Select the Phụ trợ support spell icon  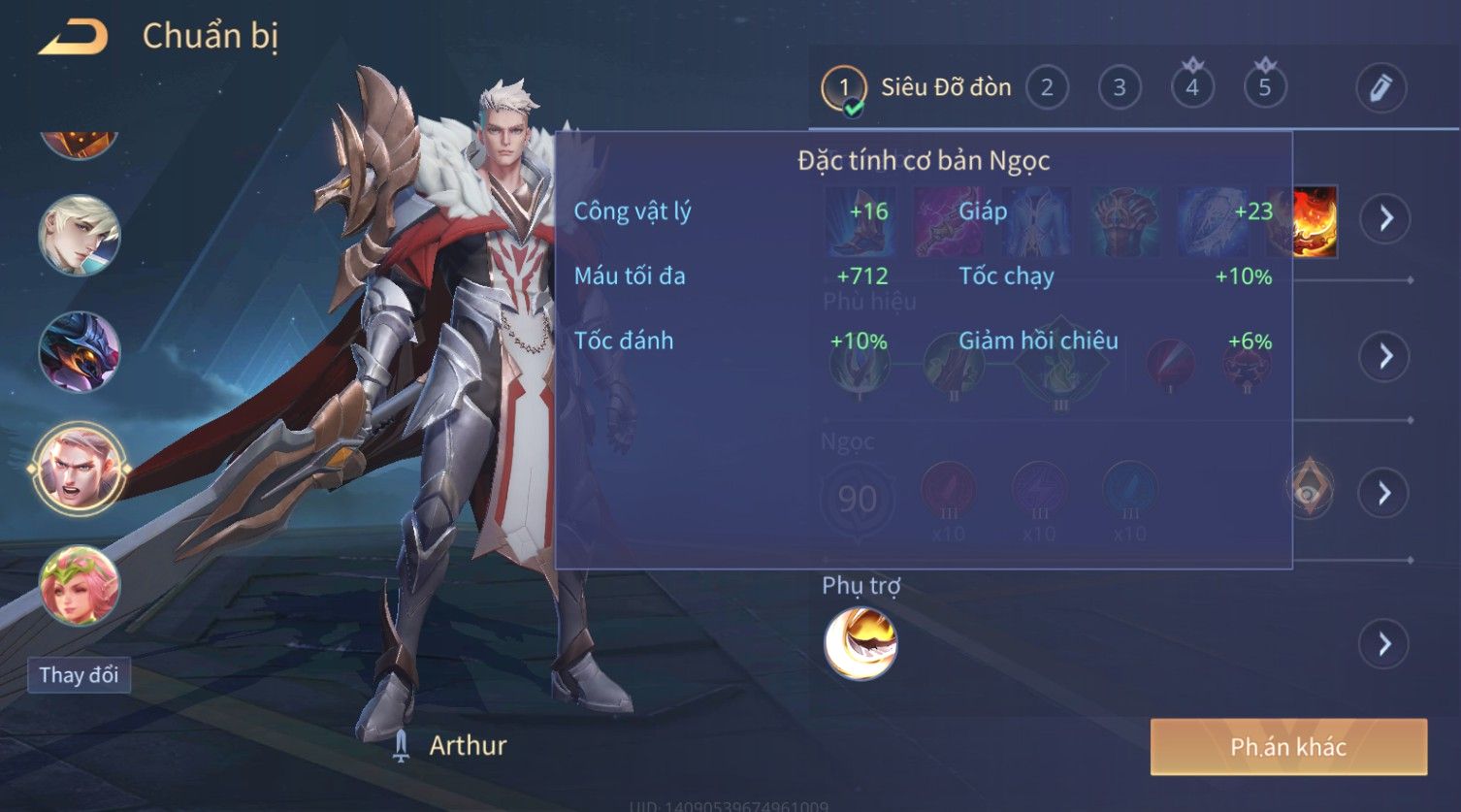tap(860, 643)
